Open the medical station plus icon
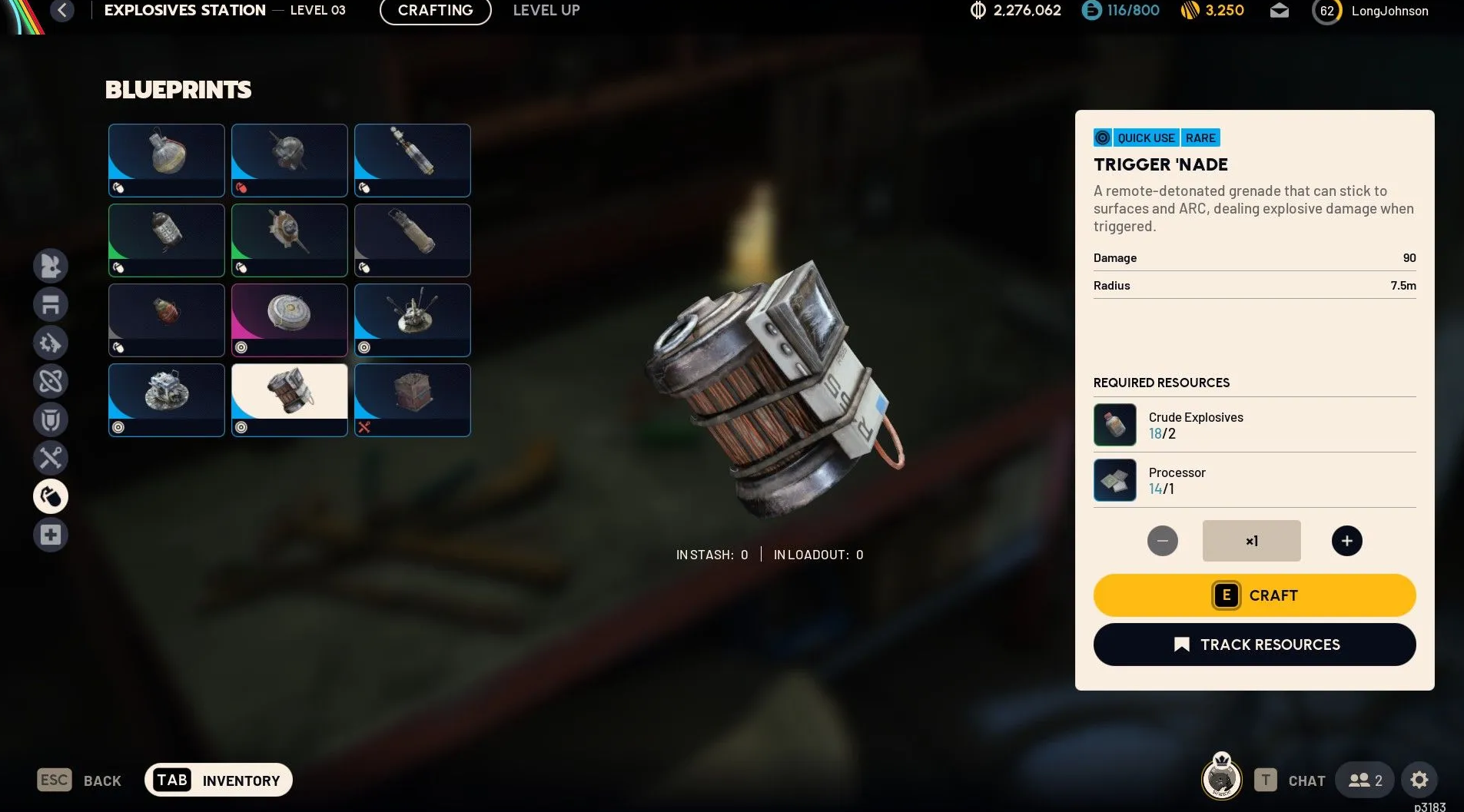The width and height of the screenshot is (1464, 812). tap(51, 535)
